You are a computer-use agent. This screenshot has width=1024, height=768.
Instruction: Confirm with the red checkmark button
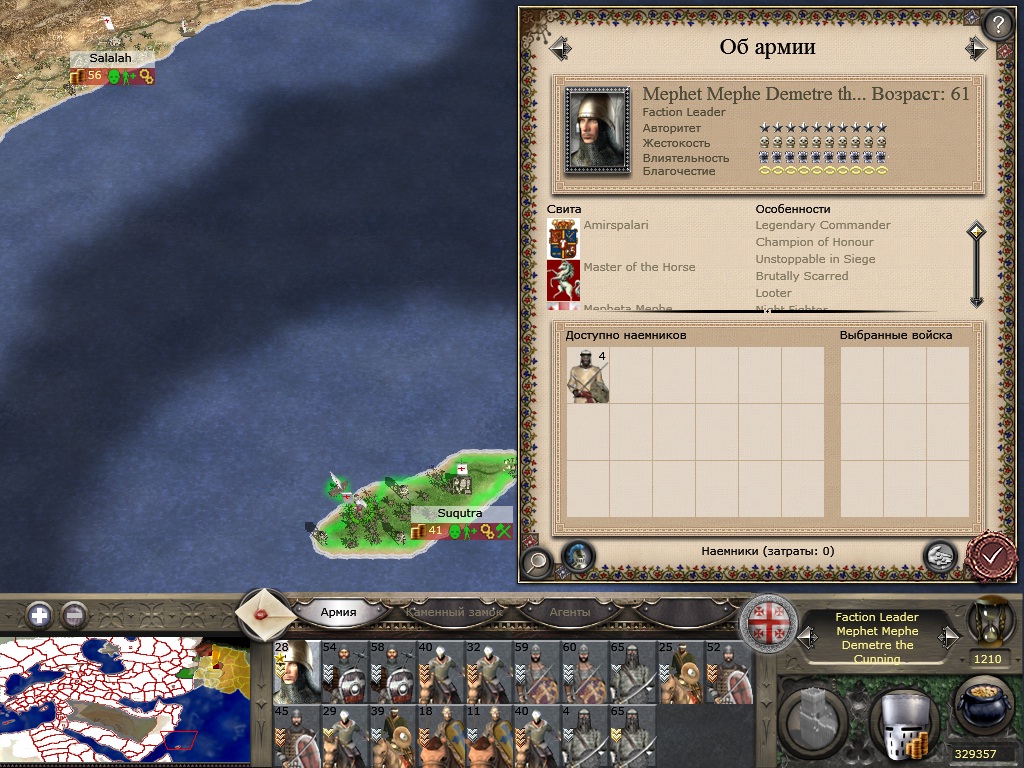pyautogui.click(x=993, y=555)
